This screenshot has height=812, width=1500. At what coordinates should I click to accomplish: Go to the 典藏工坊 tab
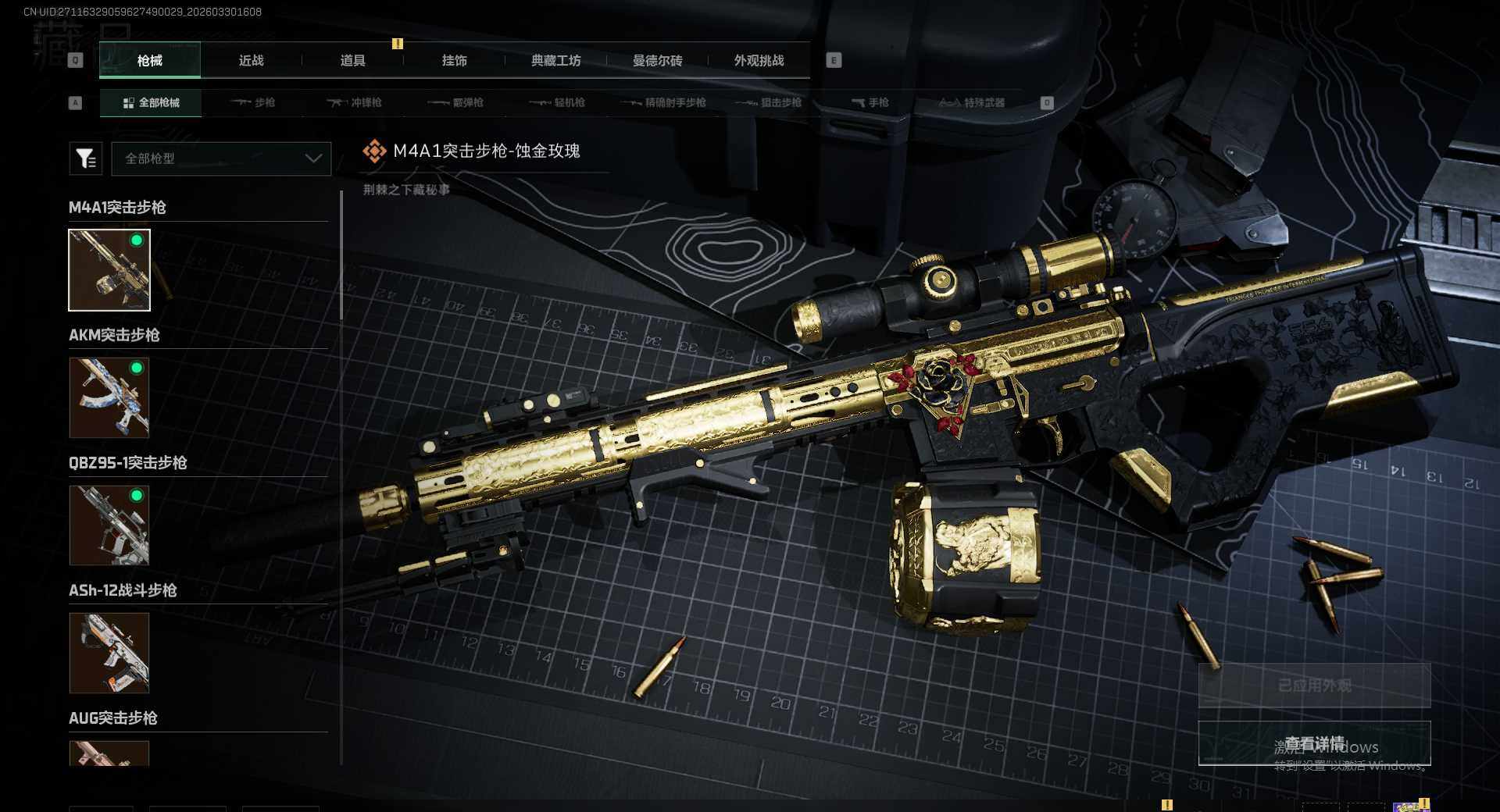click(555, 61)
